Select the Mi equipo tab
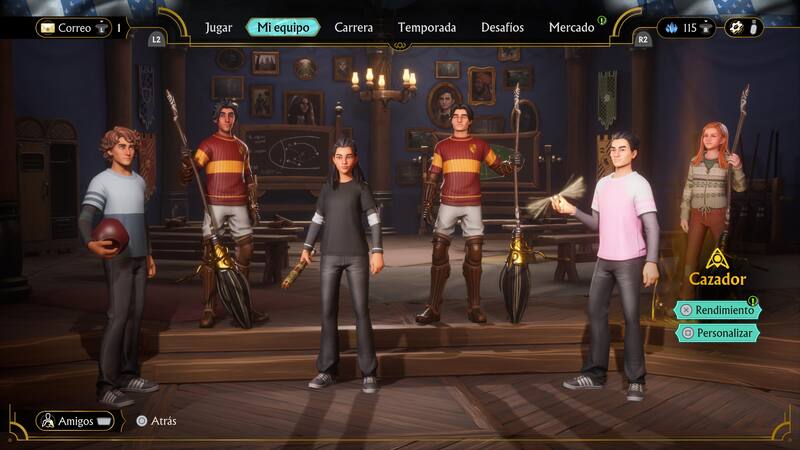Image resolution: width=800 pixels, height=450 pixels. tap(283, 28)
